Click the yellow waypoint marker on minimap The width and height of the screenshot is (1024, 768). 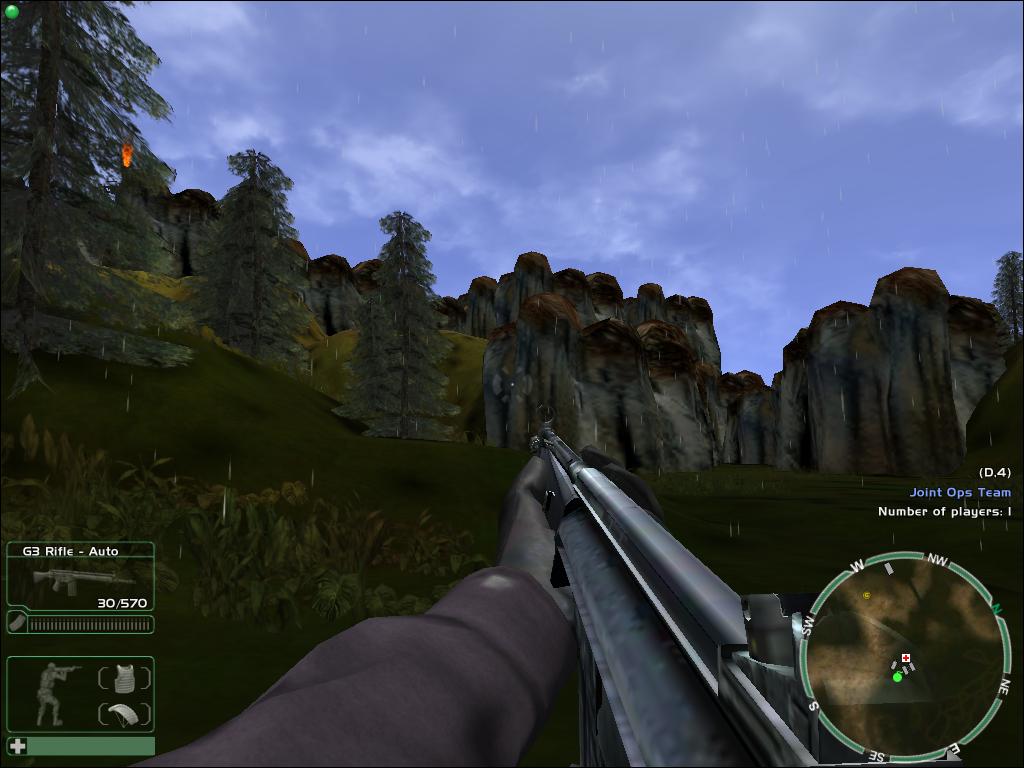tap(866, 595)
